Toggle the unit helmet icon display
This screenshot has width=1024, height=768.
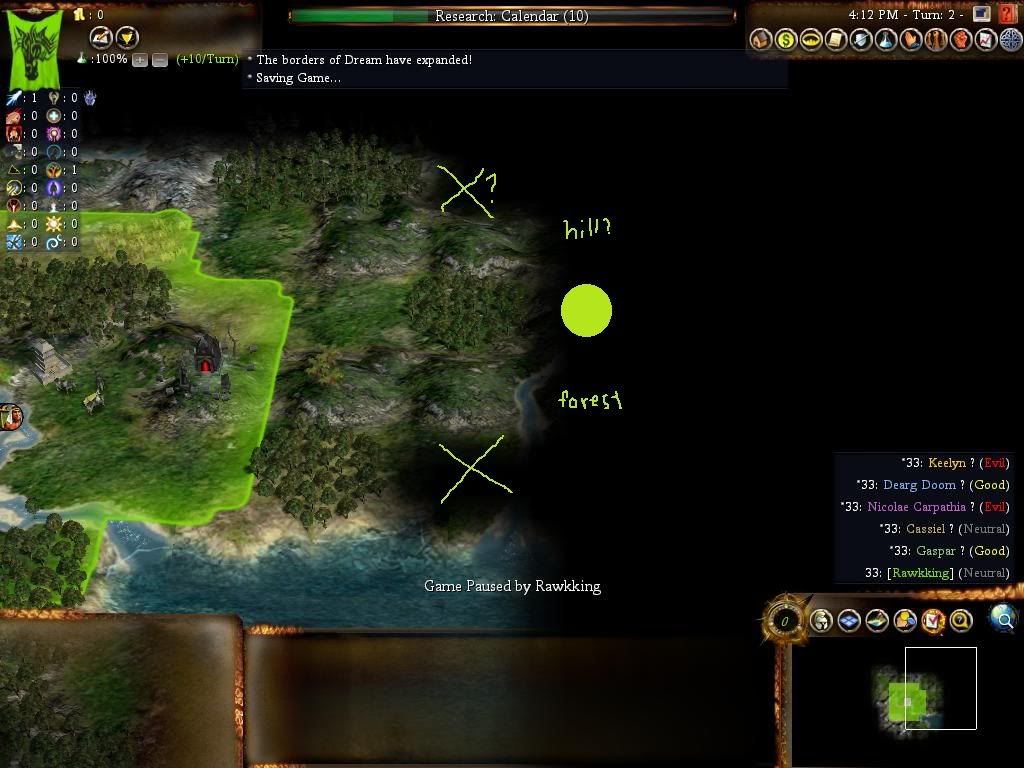(x=821, y=621)
